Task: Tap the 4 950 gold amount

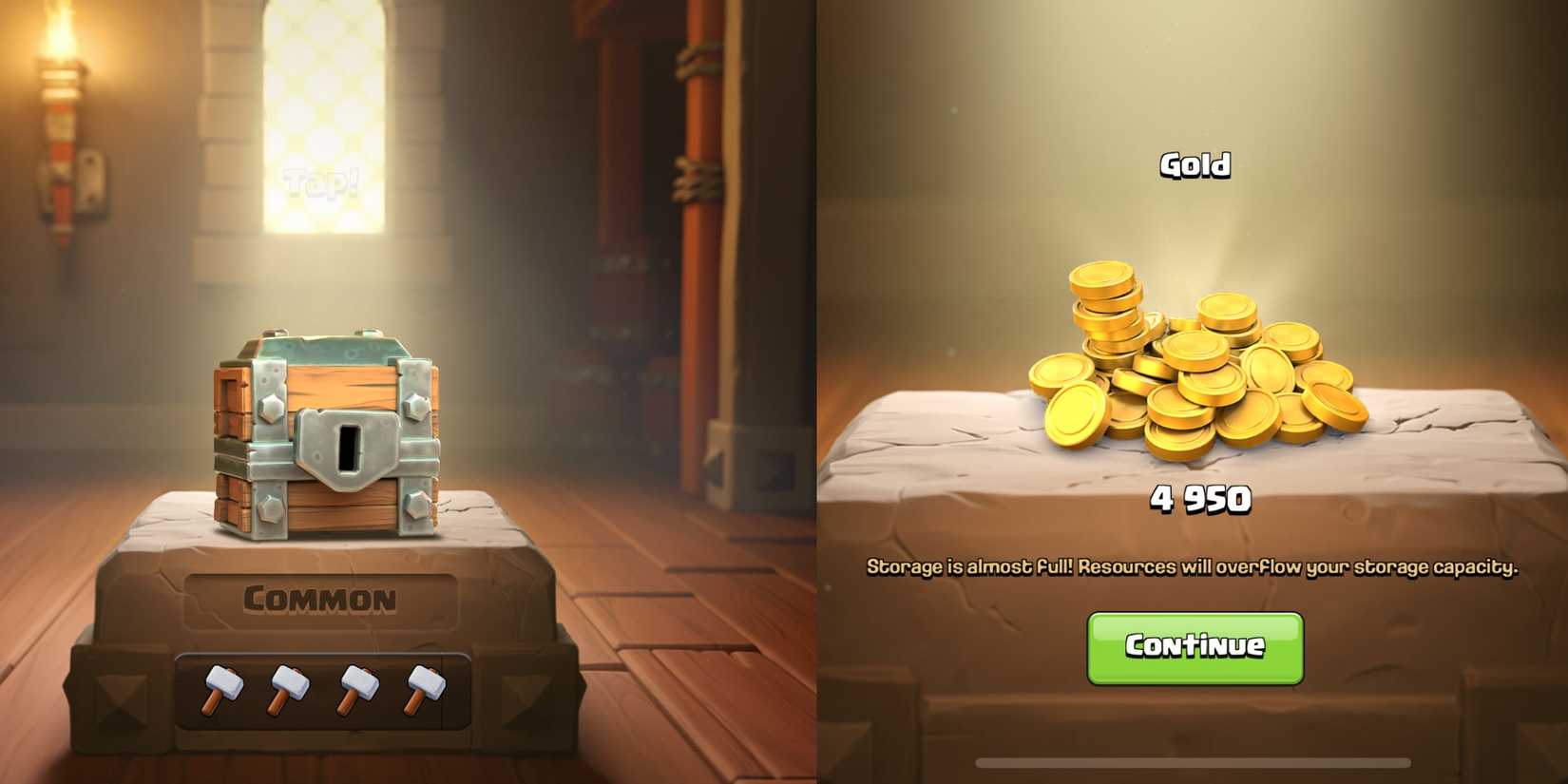Action: point(1200,496)
